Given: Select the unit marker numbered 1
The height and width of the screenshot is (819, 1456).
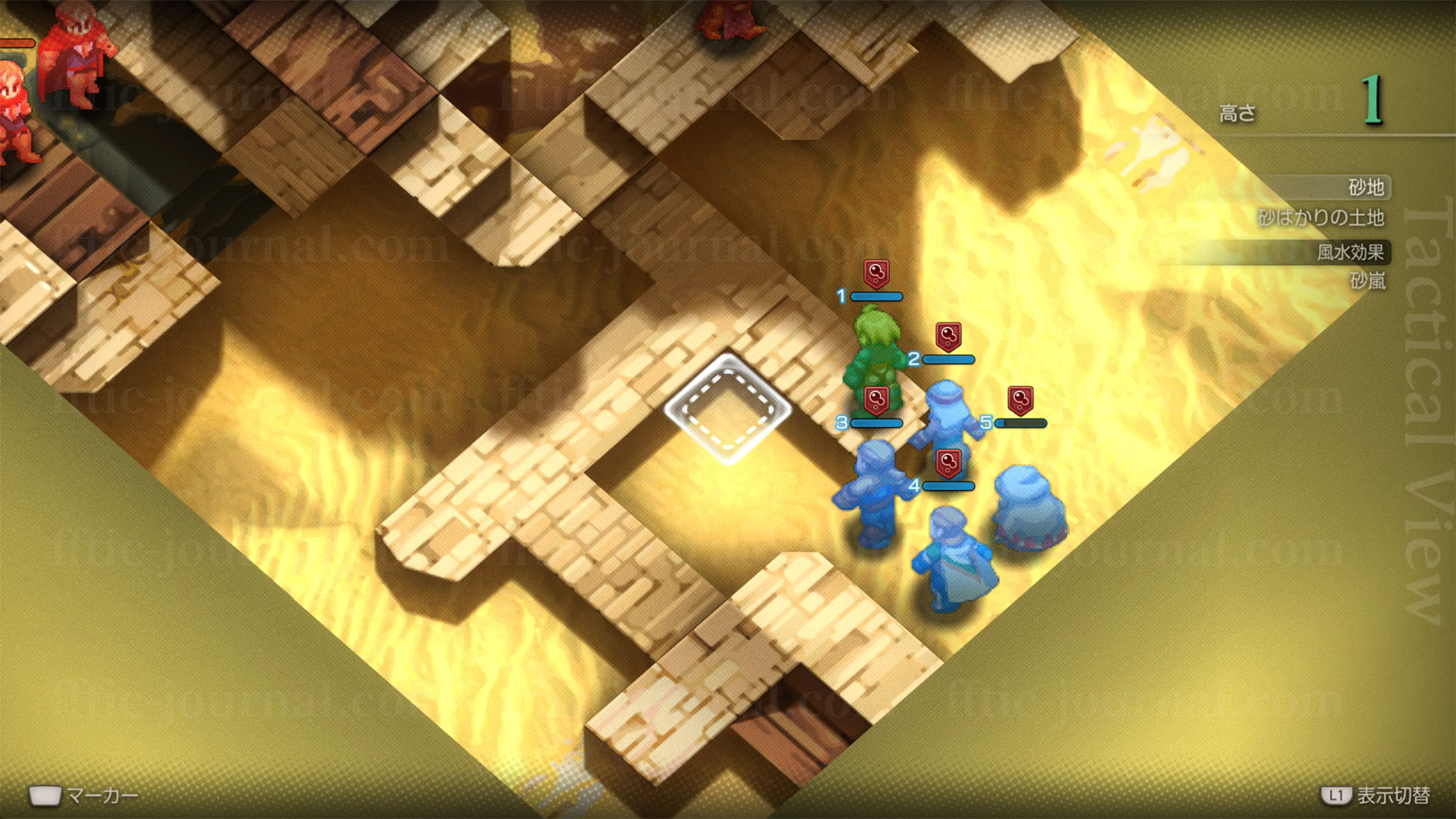Looking at the screenshot, I should click(x=876, y=274).
